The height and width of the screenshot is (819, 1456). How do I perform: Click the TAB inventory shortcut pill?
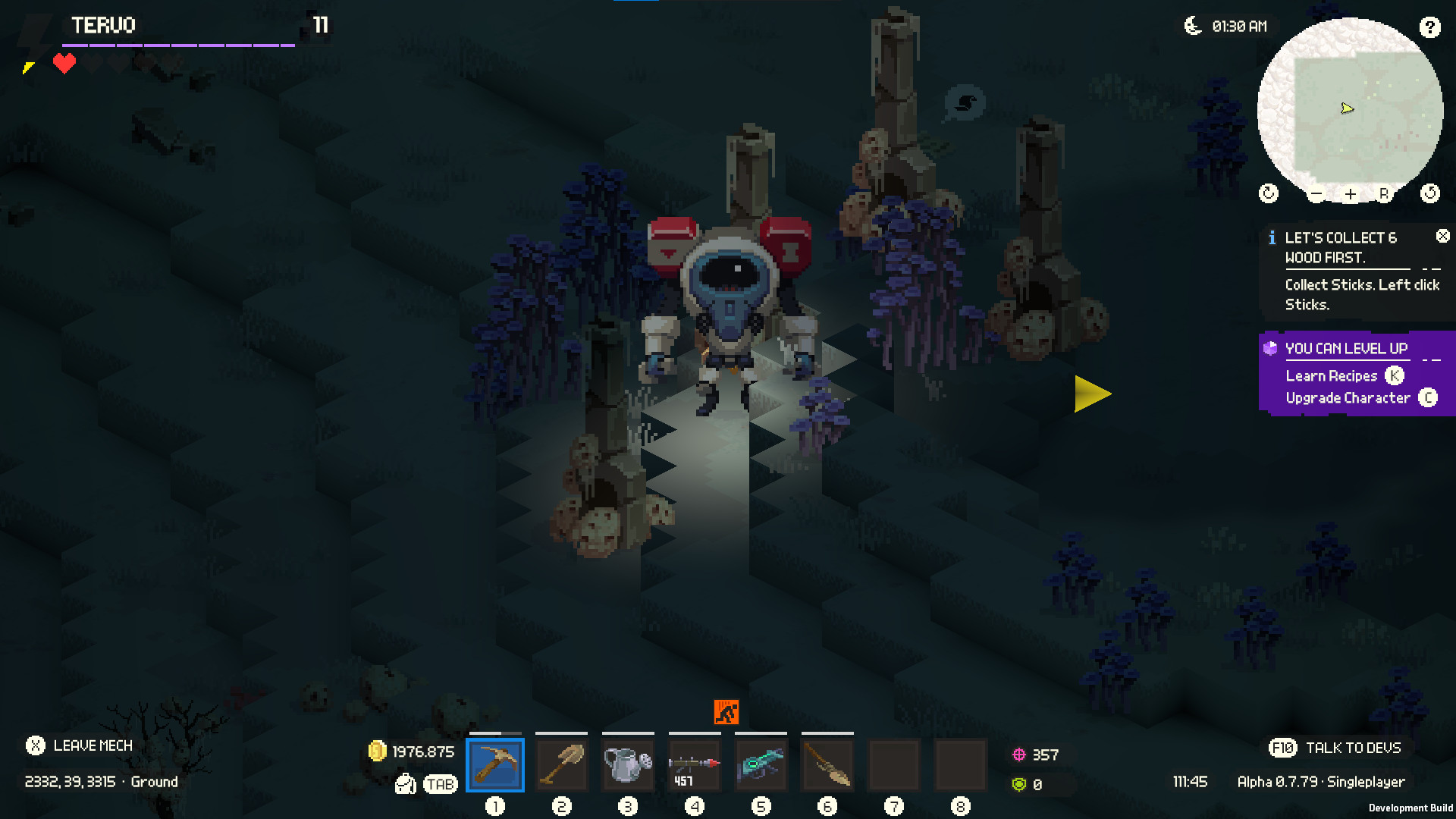[440, 783]
